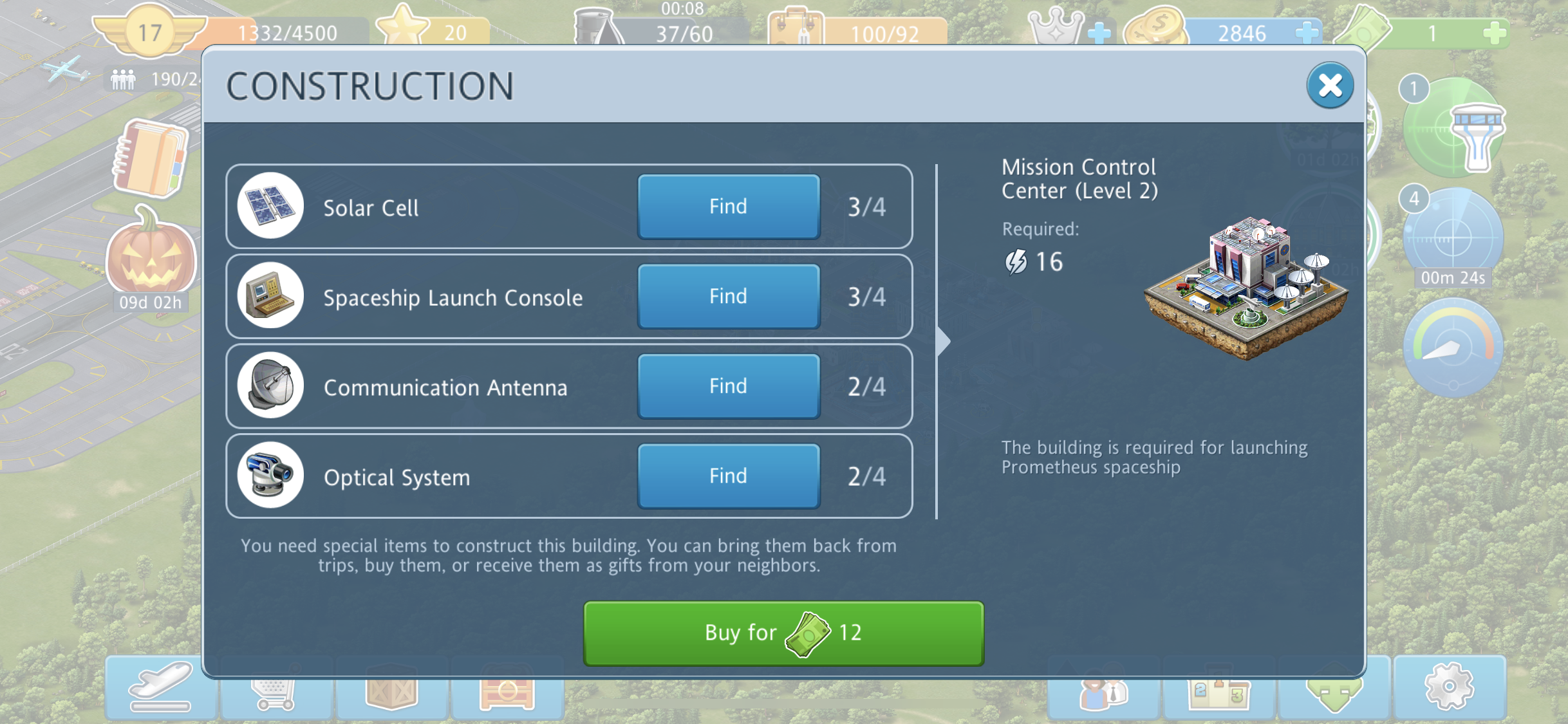Open the Halloween pumpkin event
This screenshot has height=724, width=1568.
(x=151, y=254)
